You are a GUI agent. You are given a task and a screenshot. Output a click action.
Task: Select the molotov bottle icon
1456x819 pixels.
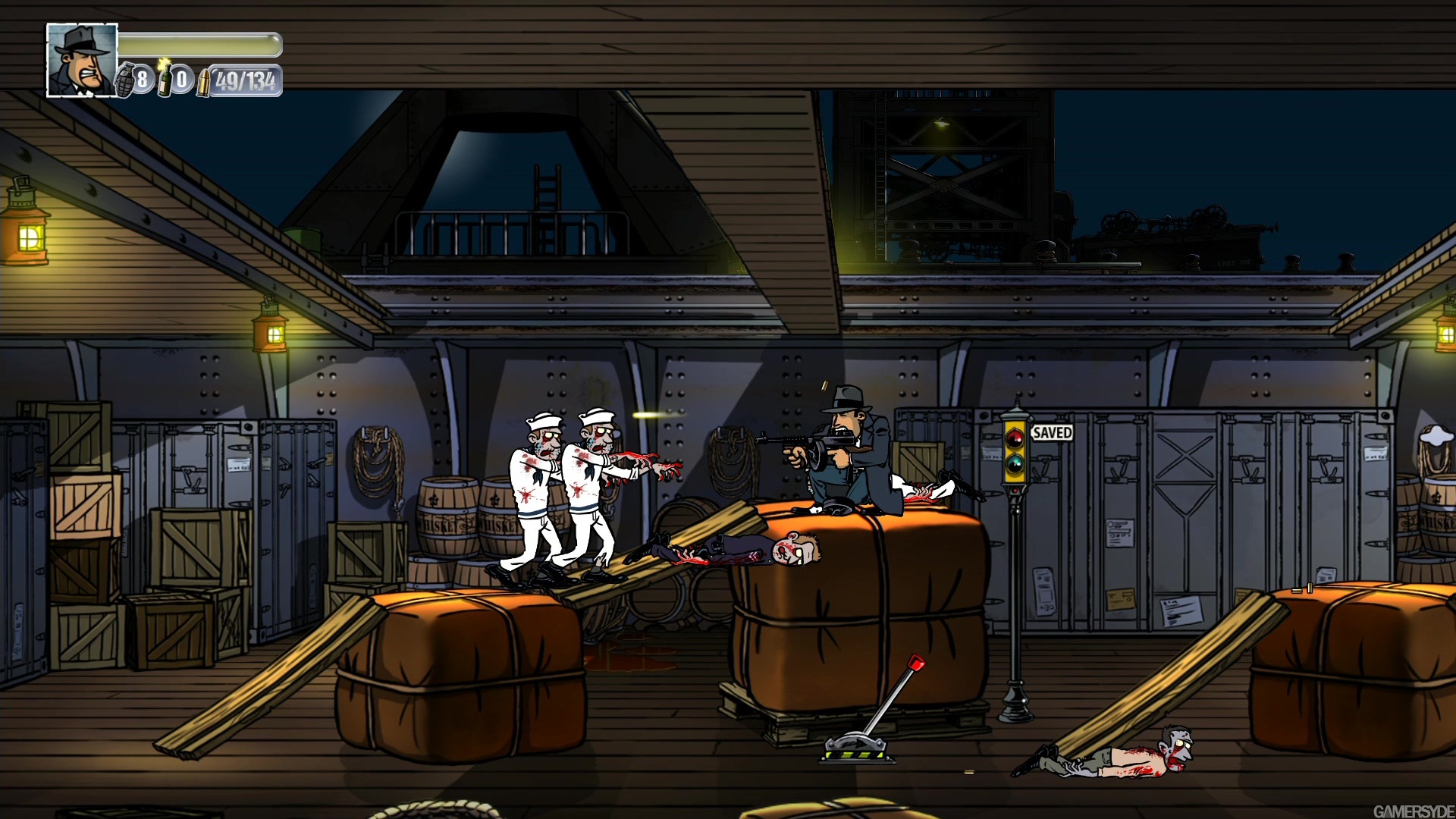(165, 79)
